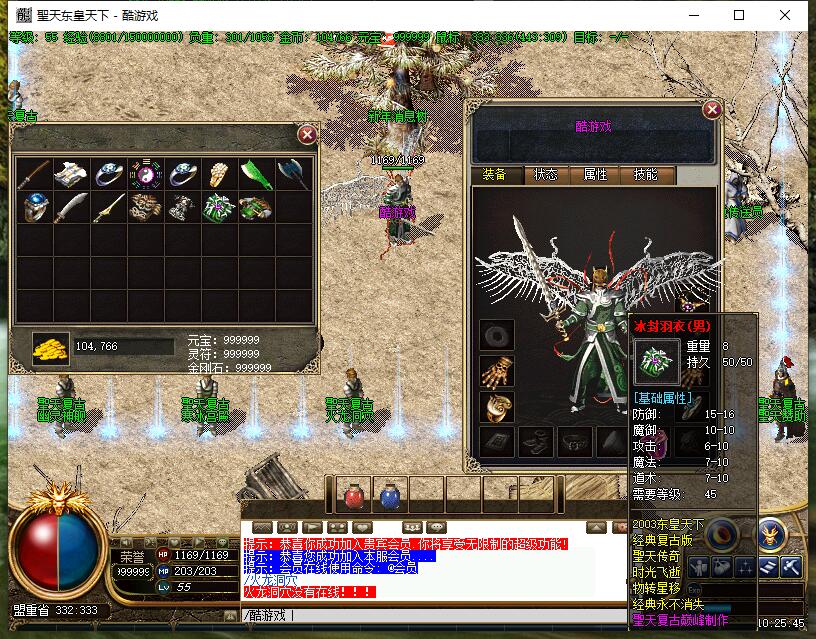Switch to the 状态 tab
Viewport: 816px width, 639px height.
coord(546,174)
